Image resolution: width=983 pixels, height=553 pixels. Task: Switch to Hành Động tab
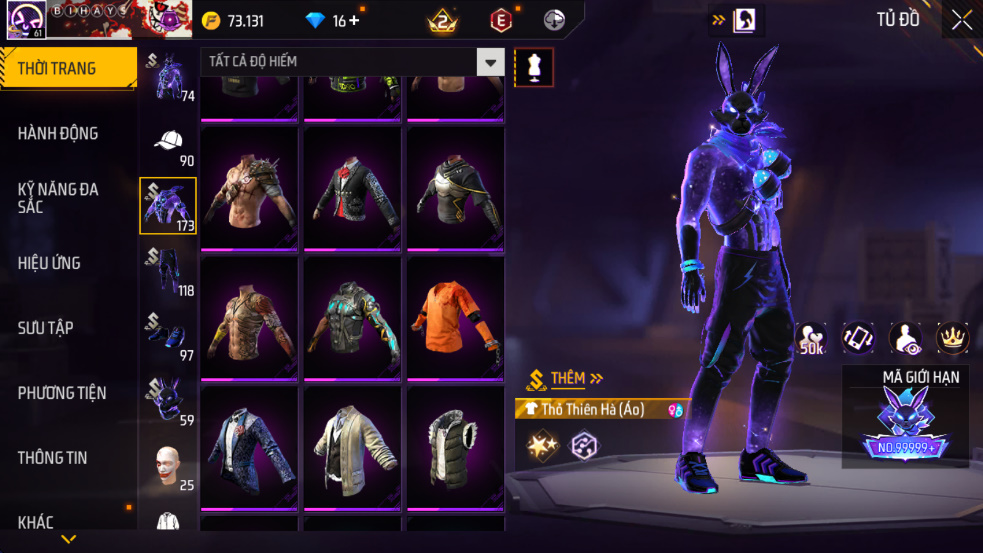coord(58,133)
